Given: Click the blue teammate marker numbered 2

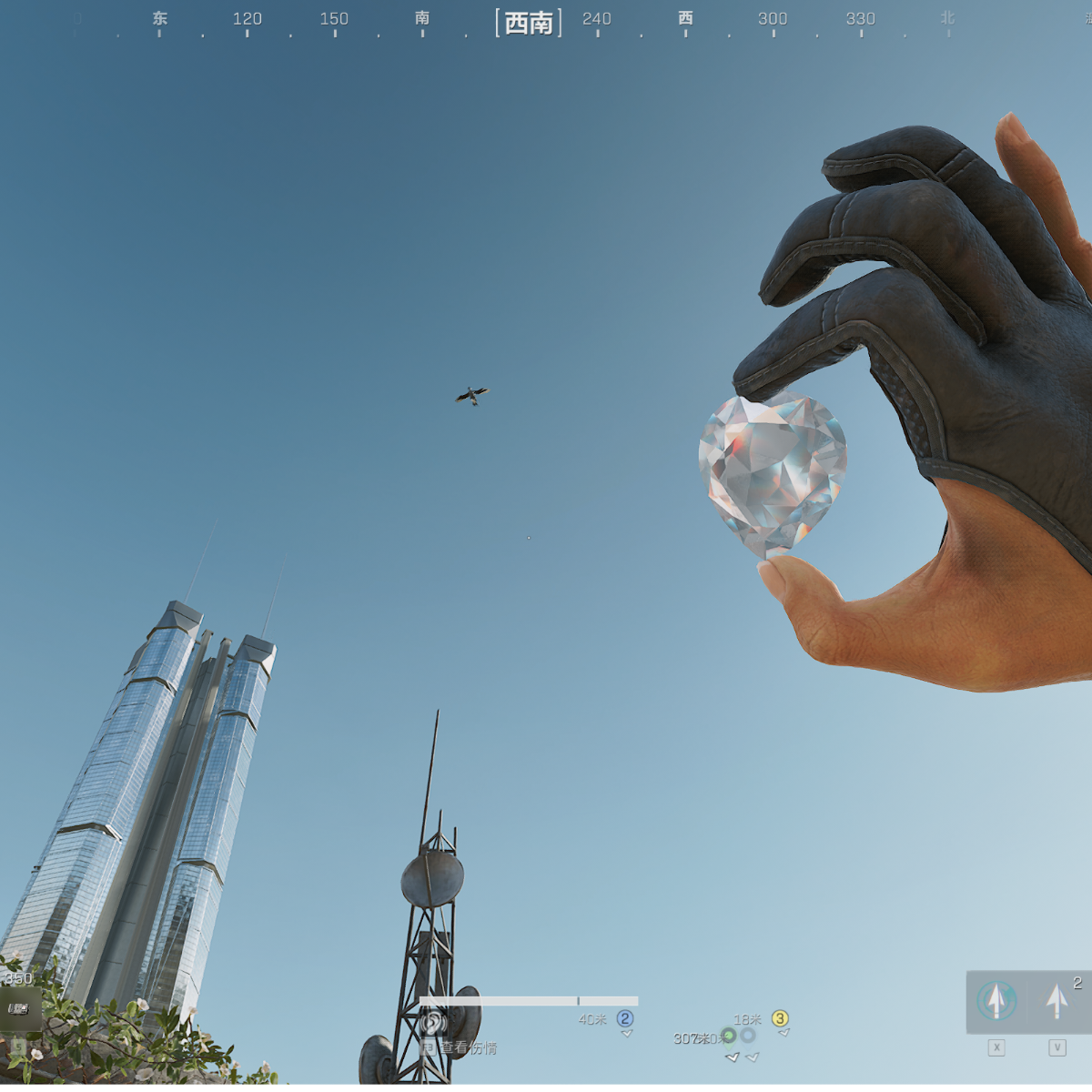Looking at the screenshot, I should pyautogui.click(x=625, y=1018).
